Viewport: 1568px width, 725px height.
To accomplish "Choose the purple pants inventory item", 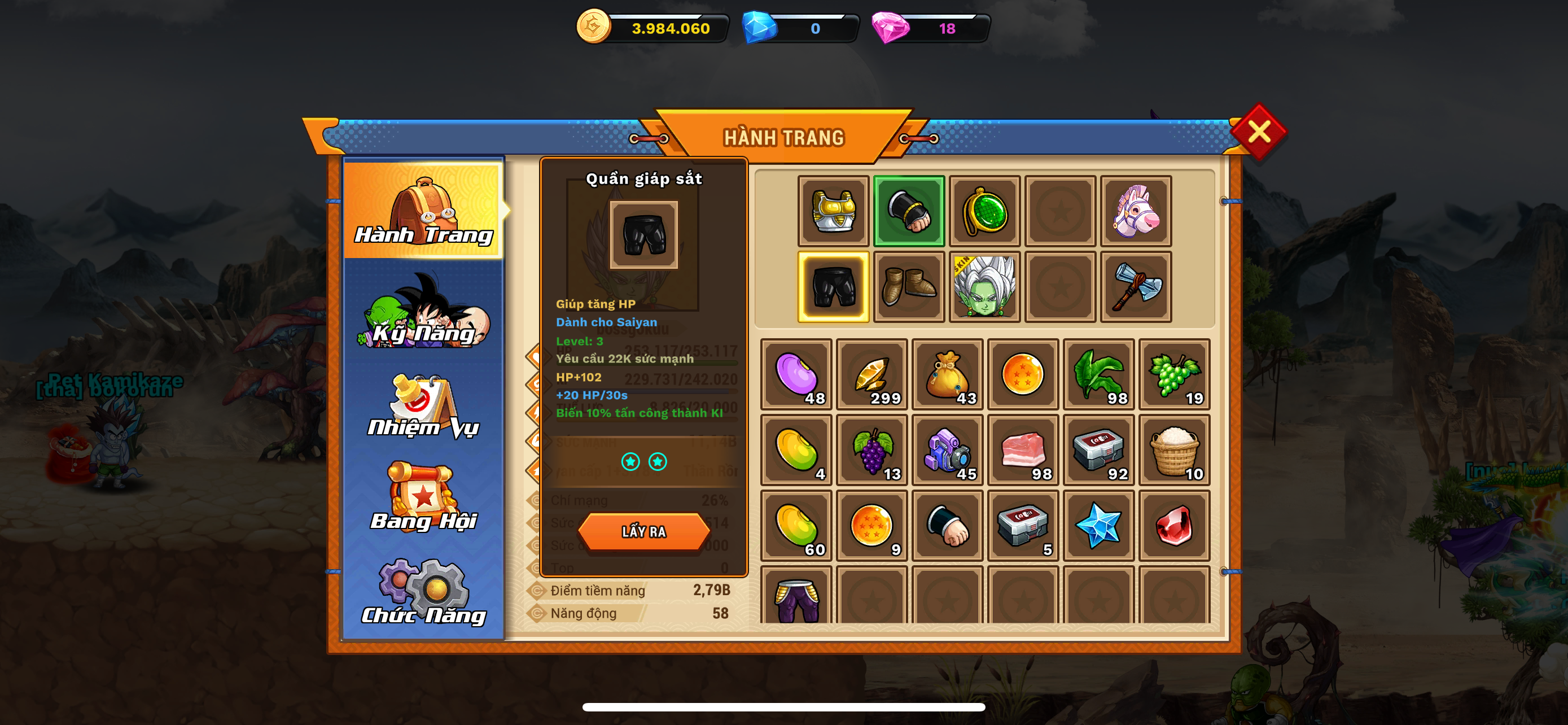I will click(x=796, y=598).
